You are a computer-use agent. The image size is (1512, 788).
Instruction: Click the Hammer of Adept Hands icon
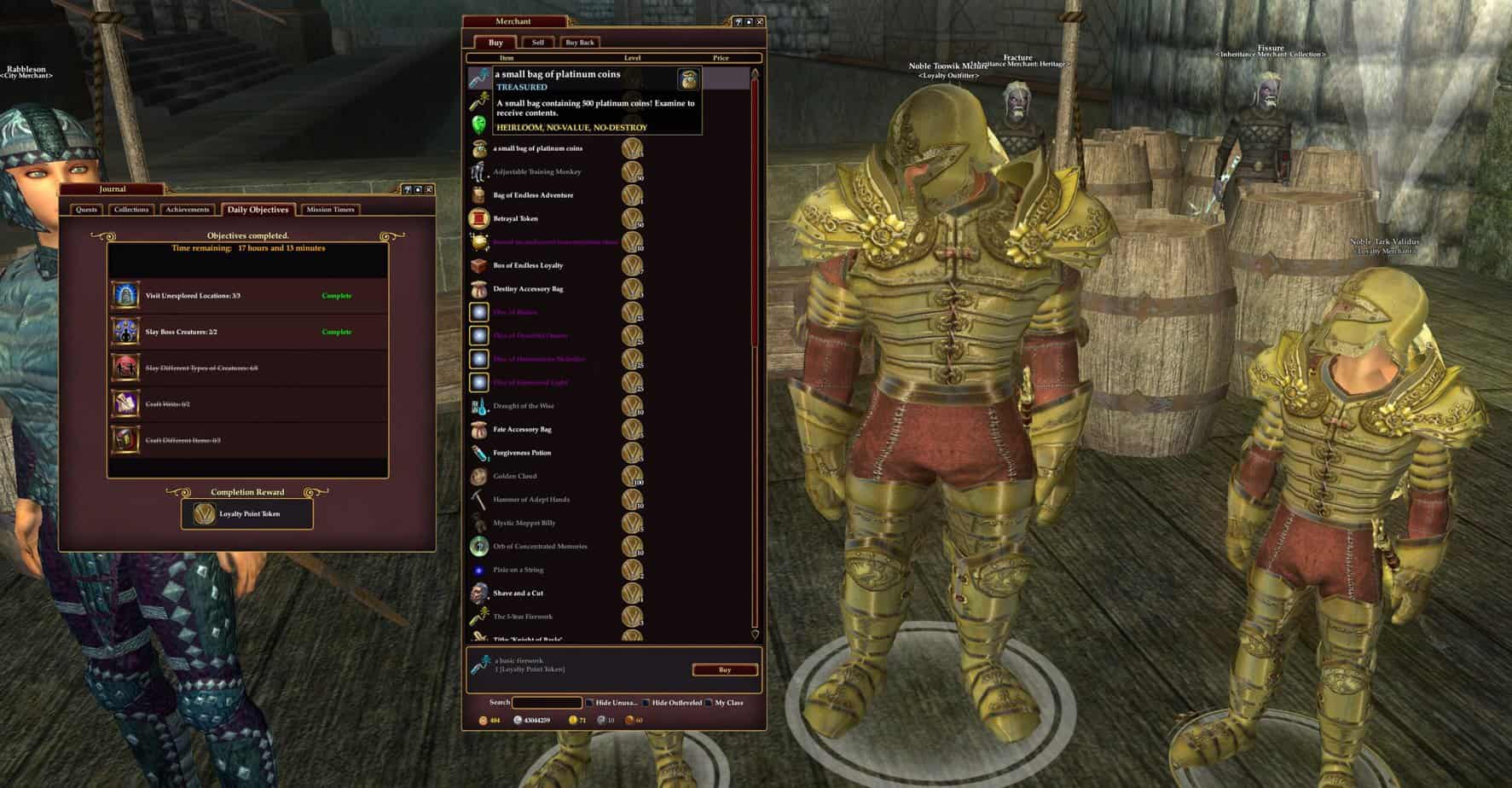(478, 499)
